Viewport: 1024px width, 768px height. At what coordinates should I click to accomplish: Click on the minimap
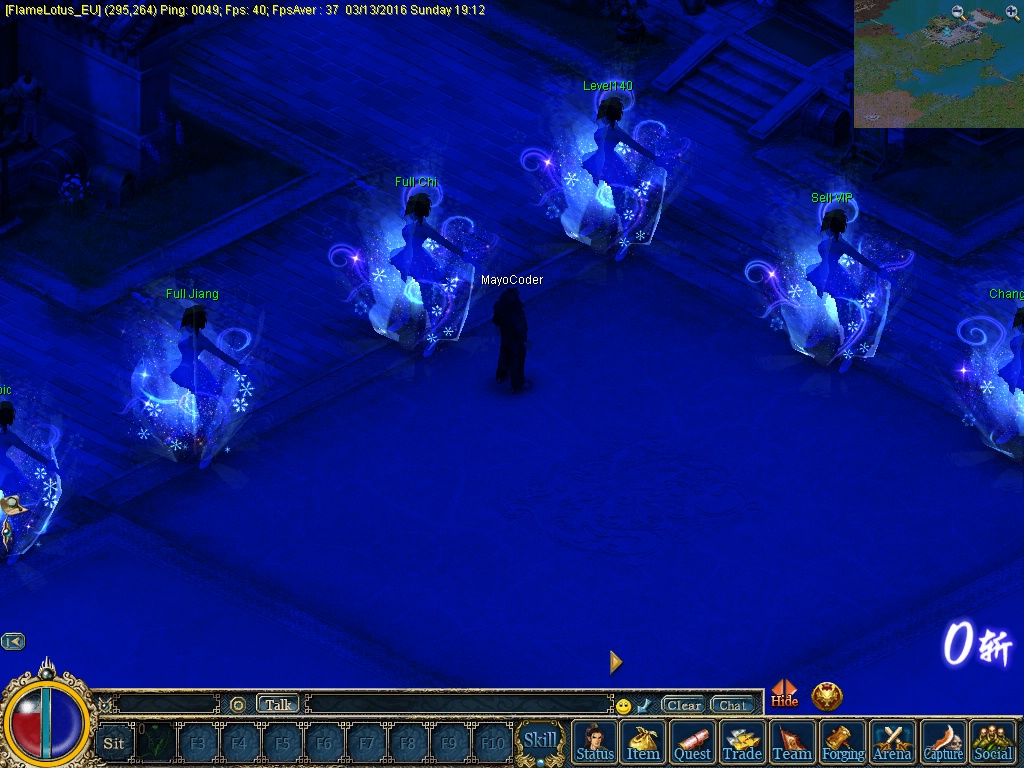point(938,70)
